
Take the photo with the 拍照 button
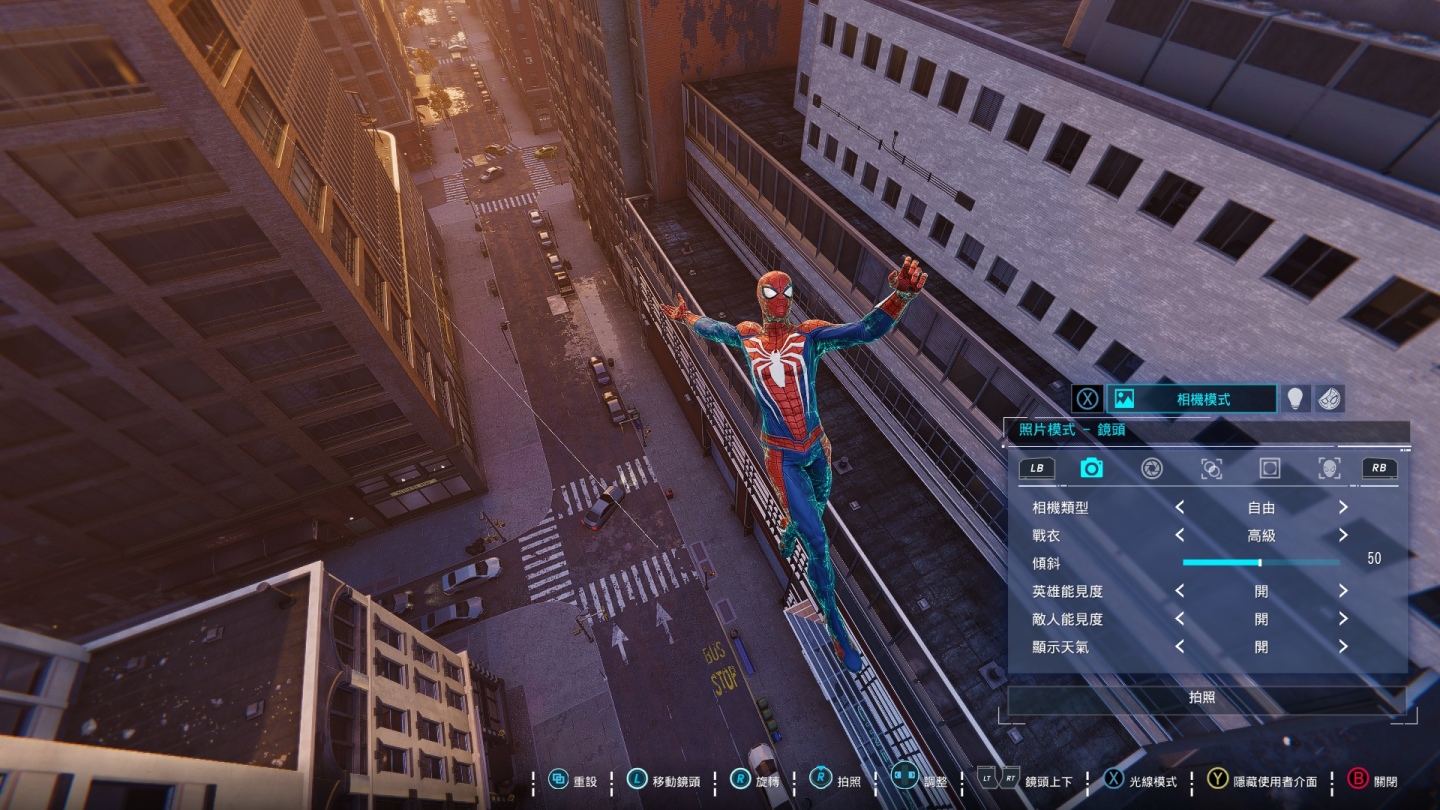tap(1202, 698)
